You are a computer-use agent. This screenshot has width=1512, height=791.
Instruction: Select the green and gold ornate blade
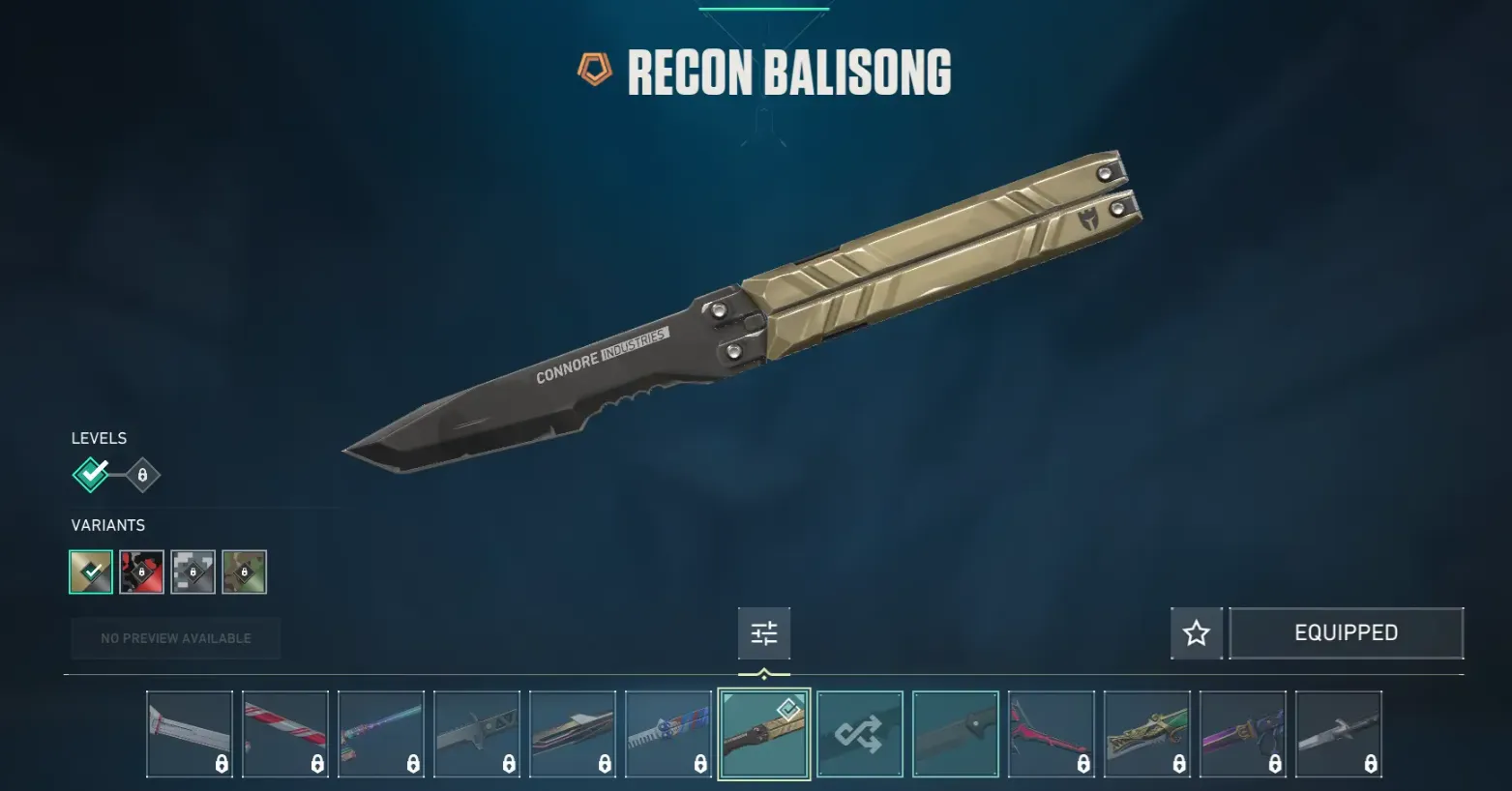click(x=1147, y=734)
